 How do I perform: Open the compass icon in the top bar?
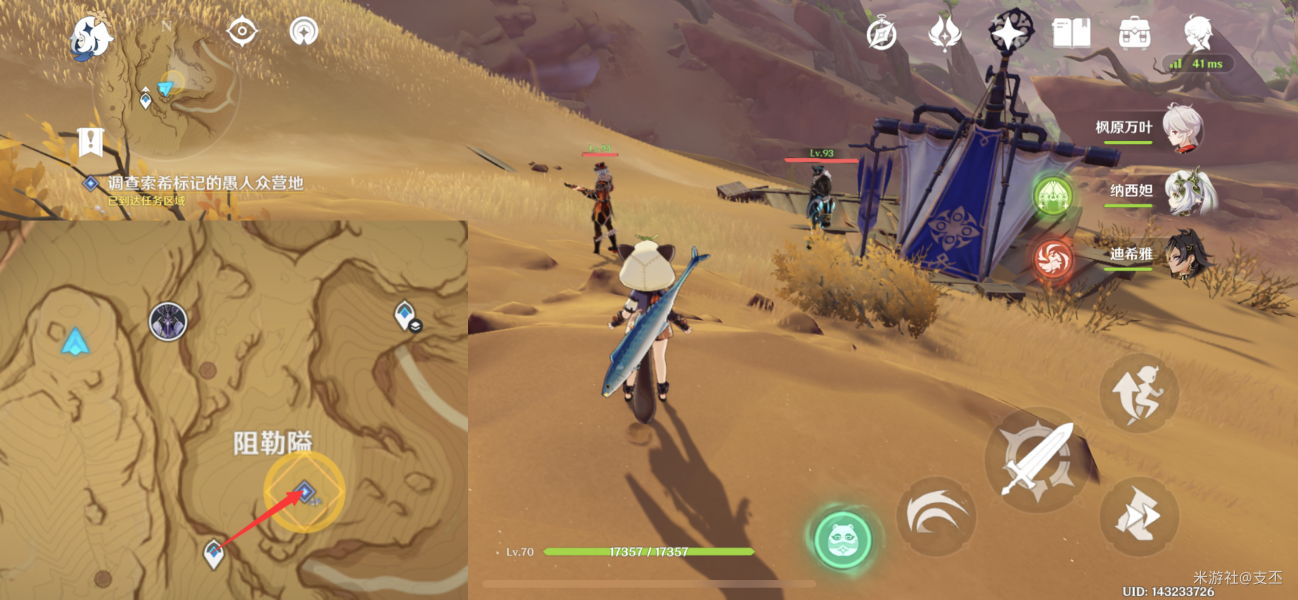[x=881, y=34]
